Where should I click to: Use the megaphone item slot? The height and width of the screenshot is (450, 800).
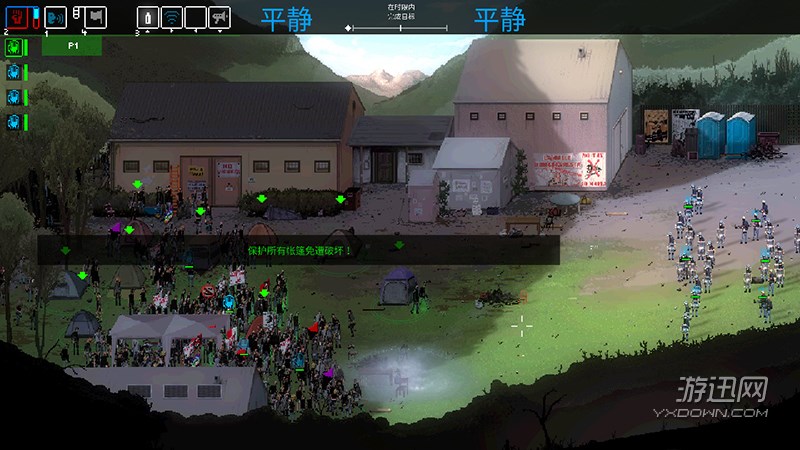pos(219,17)
